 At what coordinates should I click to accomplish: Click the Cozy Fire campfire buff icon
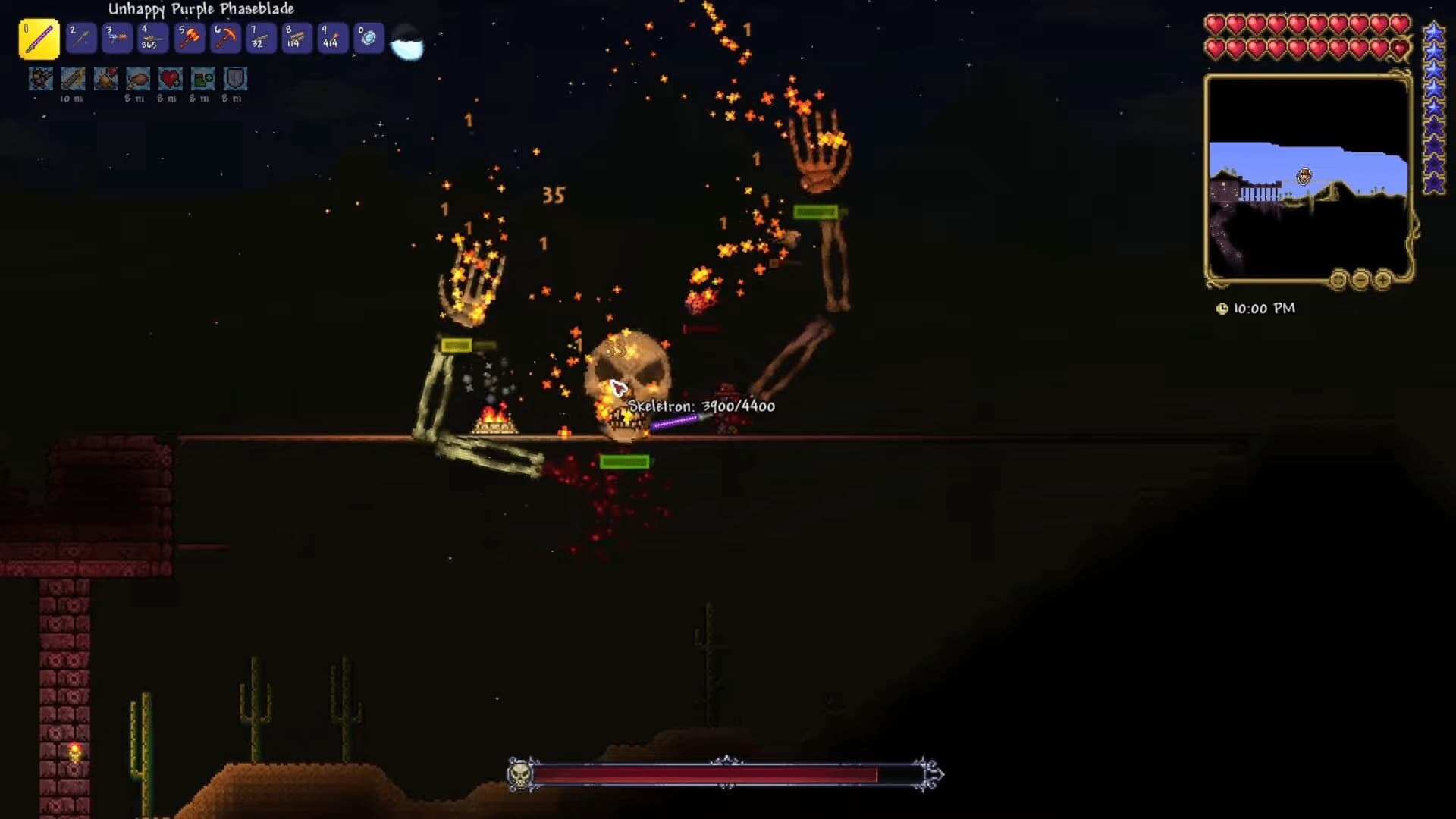click(x=105, y=79)
